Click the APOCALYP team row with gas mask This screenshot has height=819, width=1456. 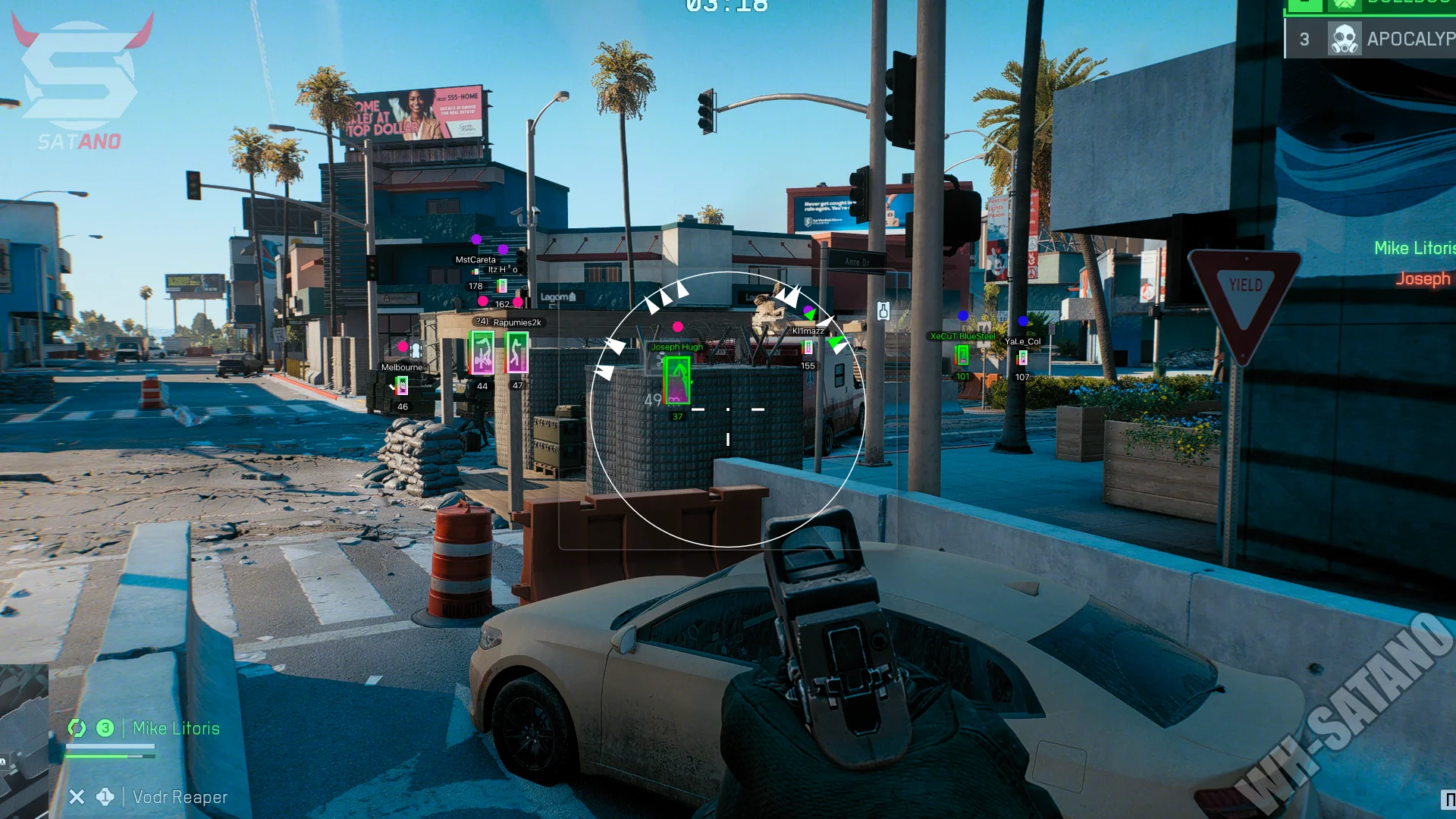[1370, 39]
